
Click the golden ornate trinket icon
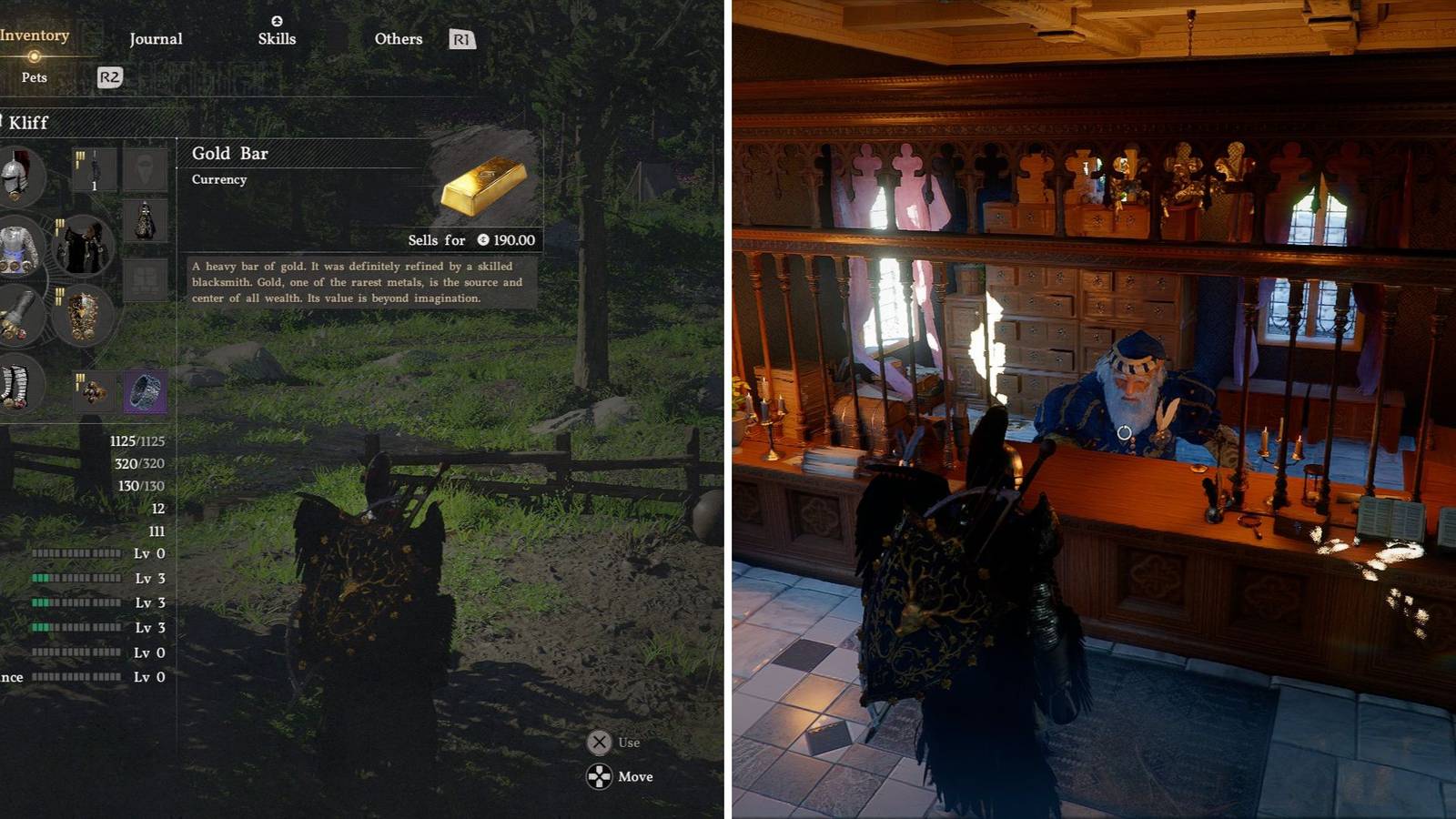[94, 392]
